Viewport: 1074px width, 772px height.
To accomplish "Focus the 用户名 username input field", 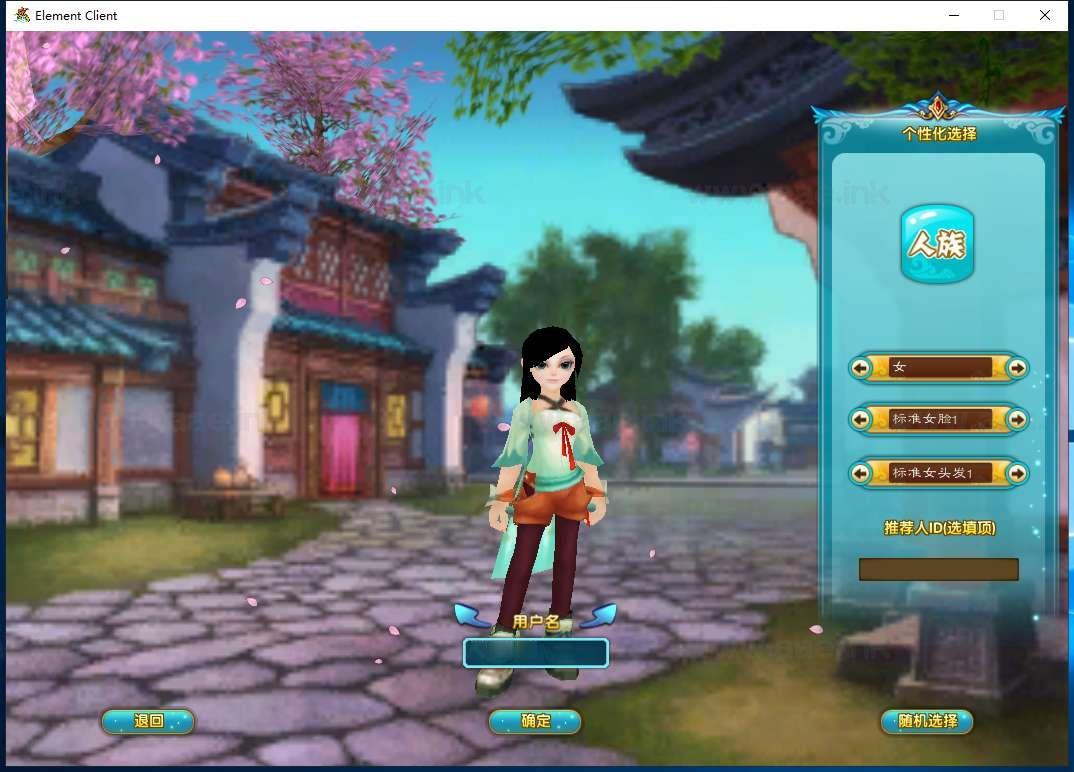I will (536, 653).
